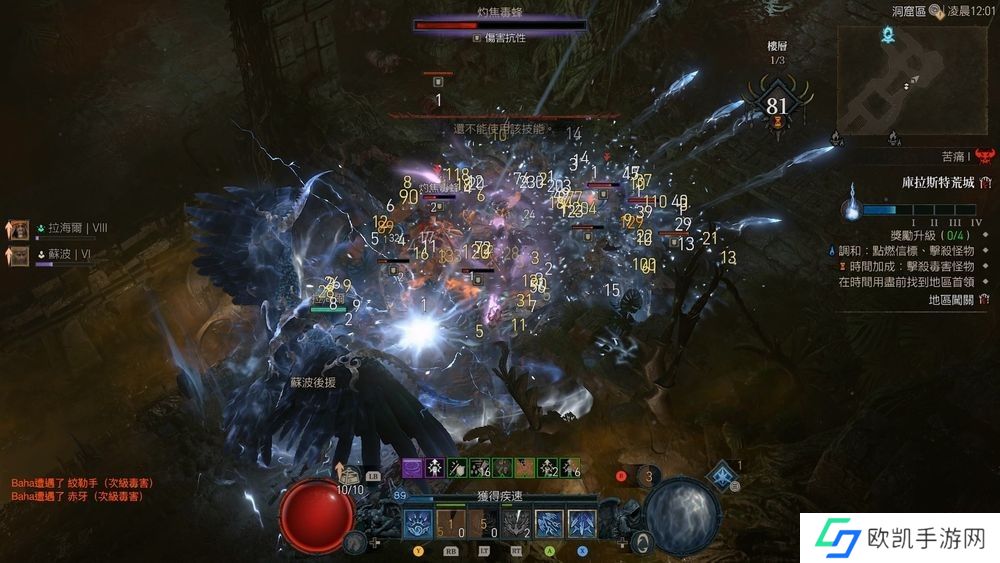
Task: Click the 81 countdown timer emblem
Action: [x=777, y=107]
